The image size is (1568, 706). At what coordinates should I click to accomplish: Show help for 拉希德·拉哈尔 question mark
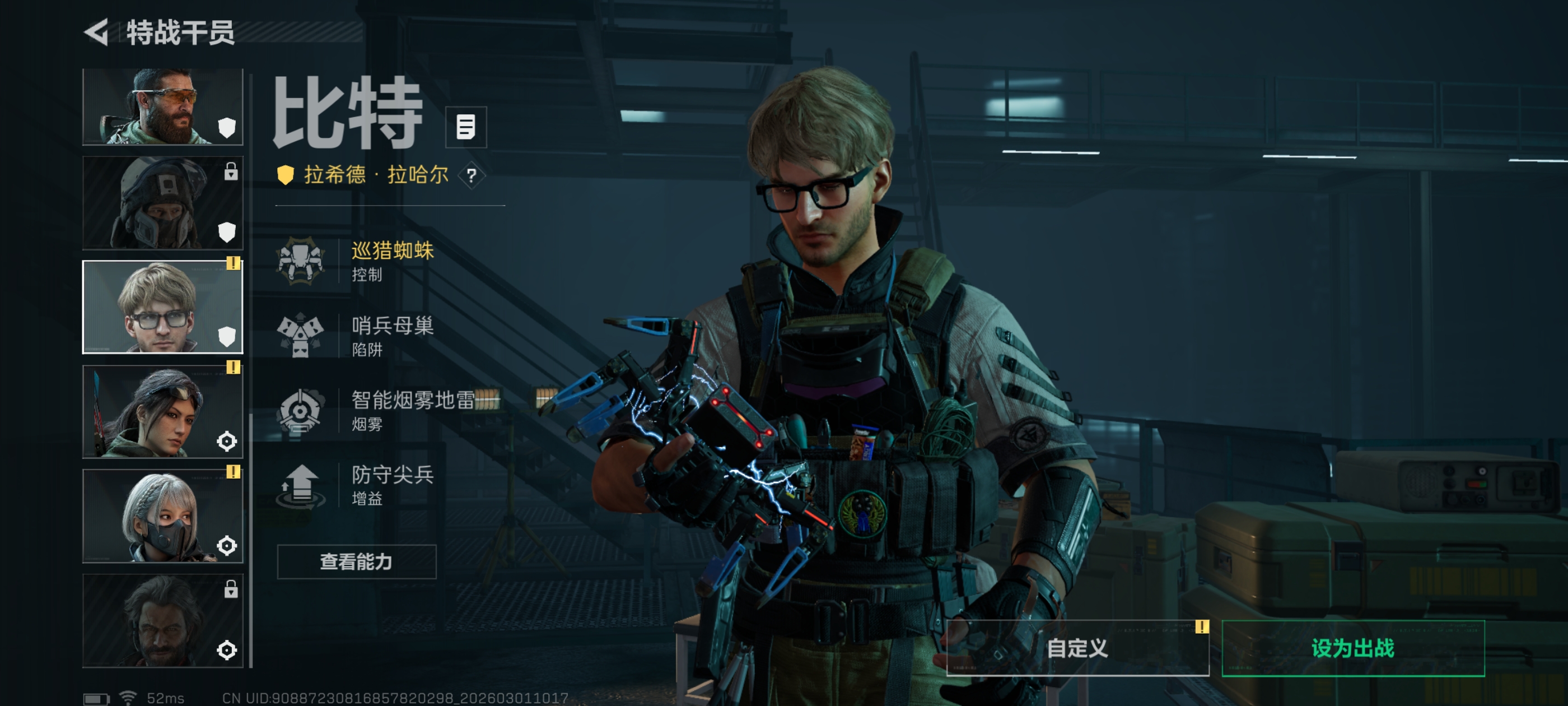tap(471, 176)
